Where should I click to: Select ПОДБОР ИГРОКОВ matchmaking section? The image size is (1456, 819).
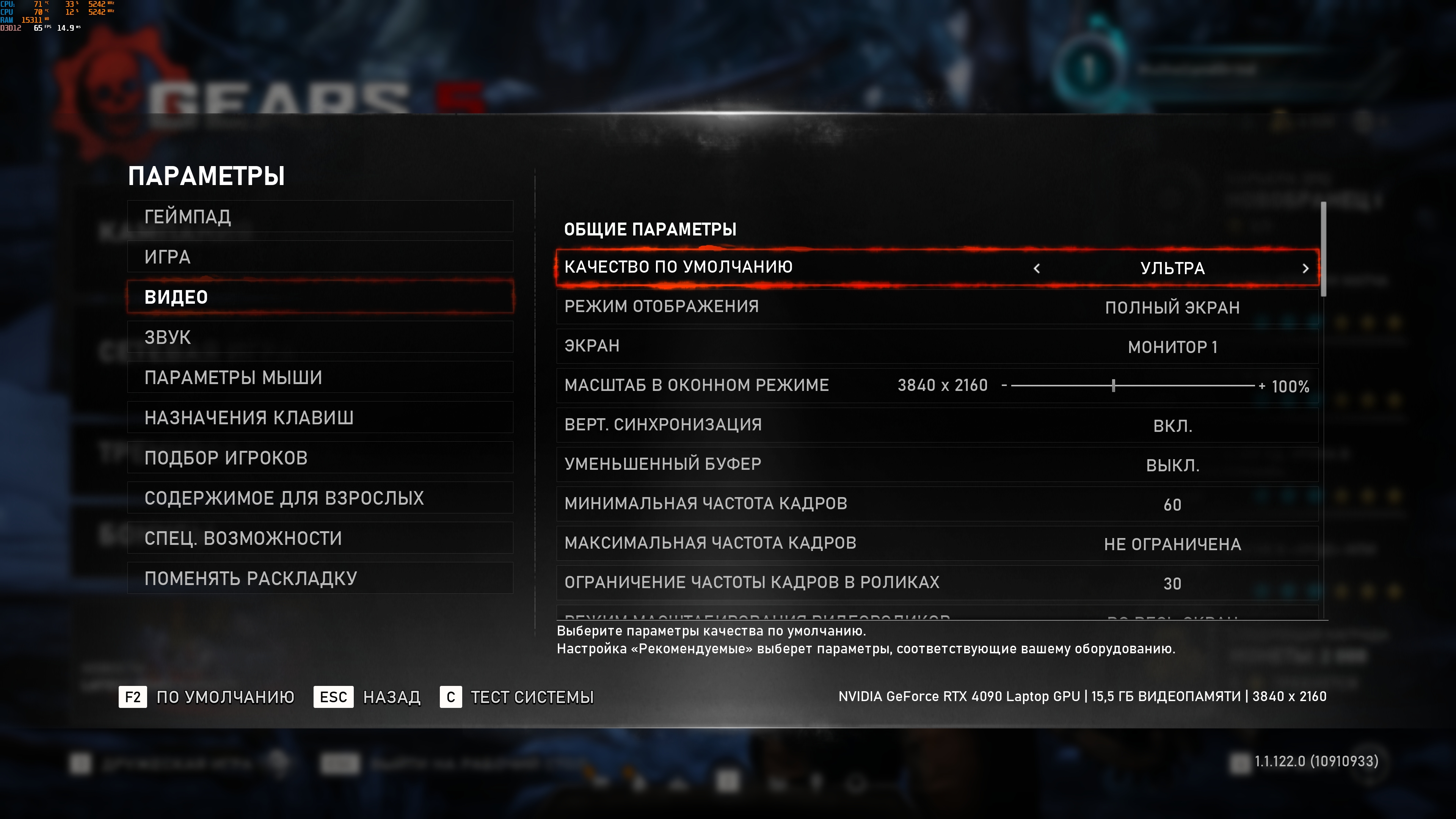pos(320,457)
